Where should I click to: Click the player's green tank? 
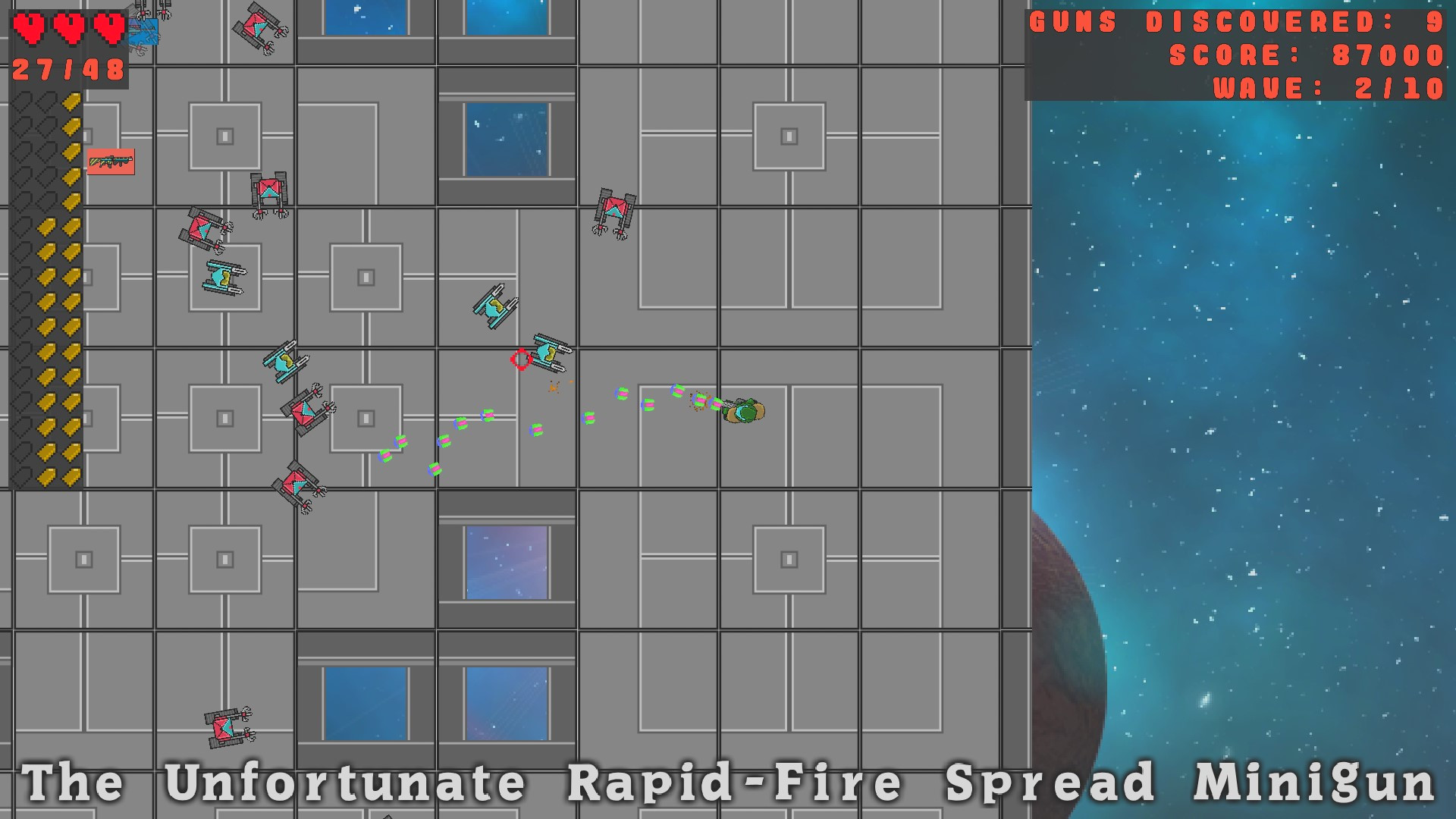pos(743,410)
